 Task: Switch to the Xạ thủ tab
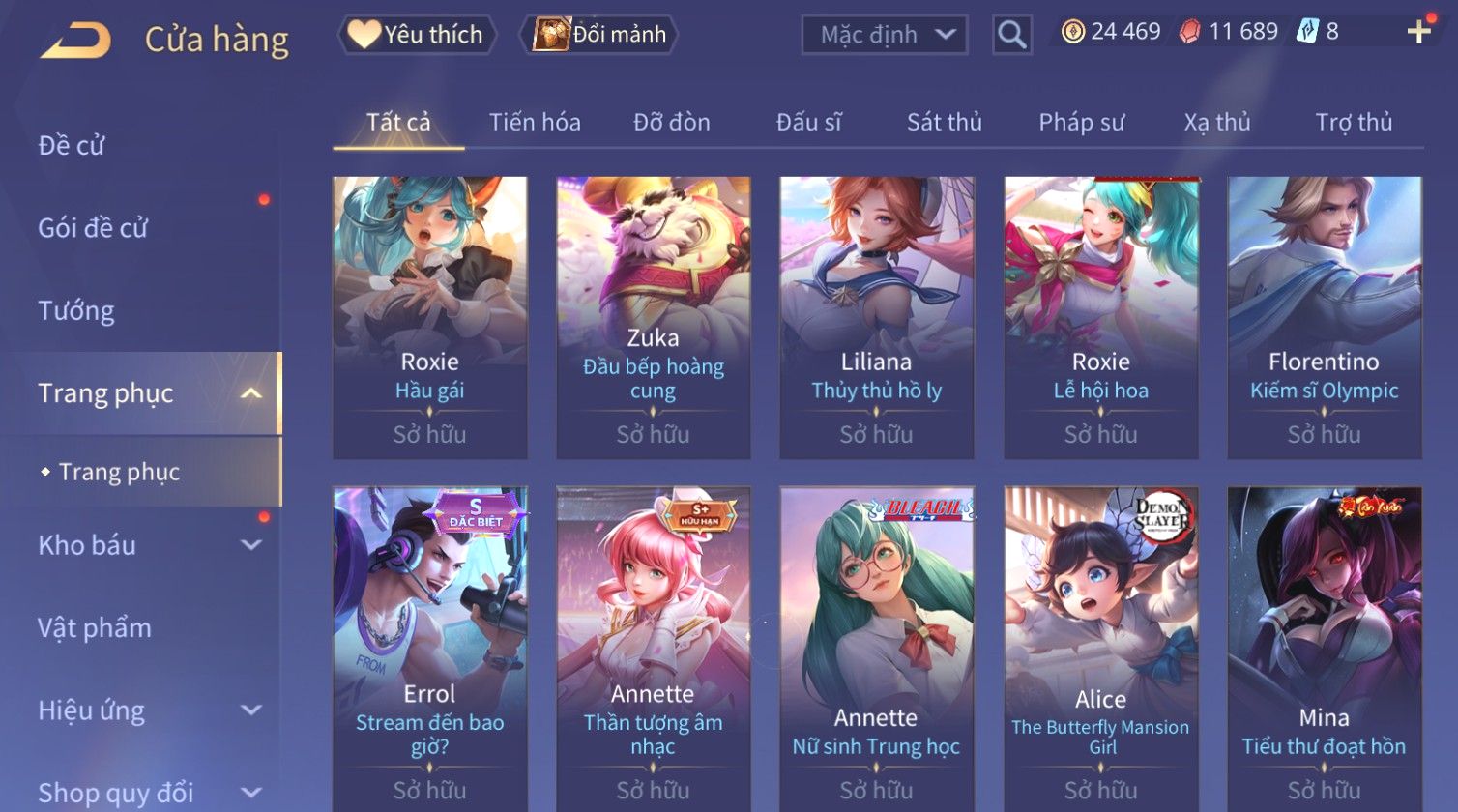1216,123
